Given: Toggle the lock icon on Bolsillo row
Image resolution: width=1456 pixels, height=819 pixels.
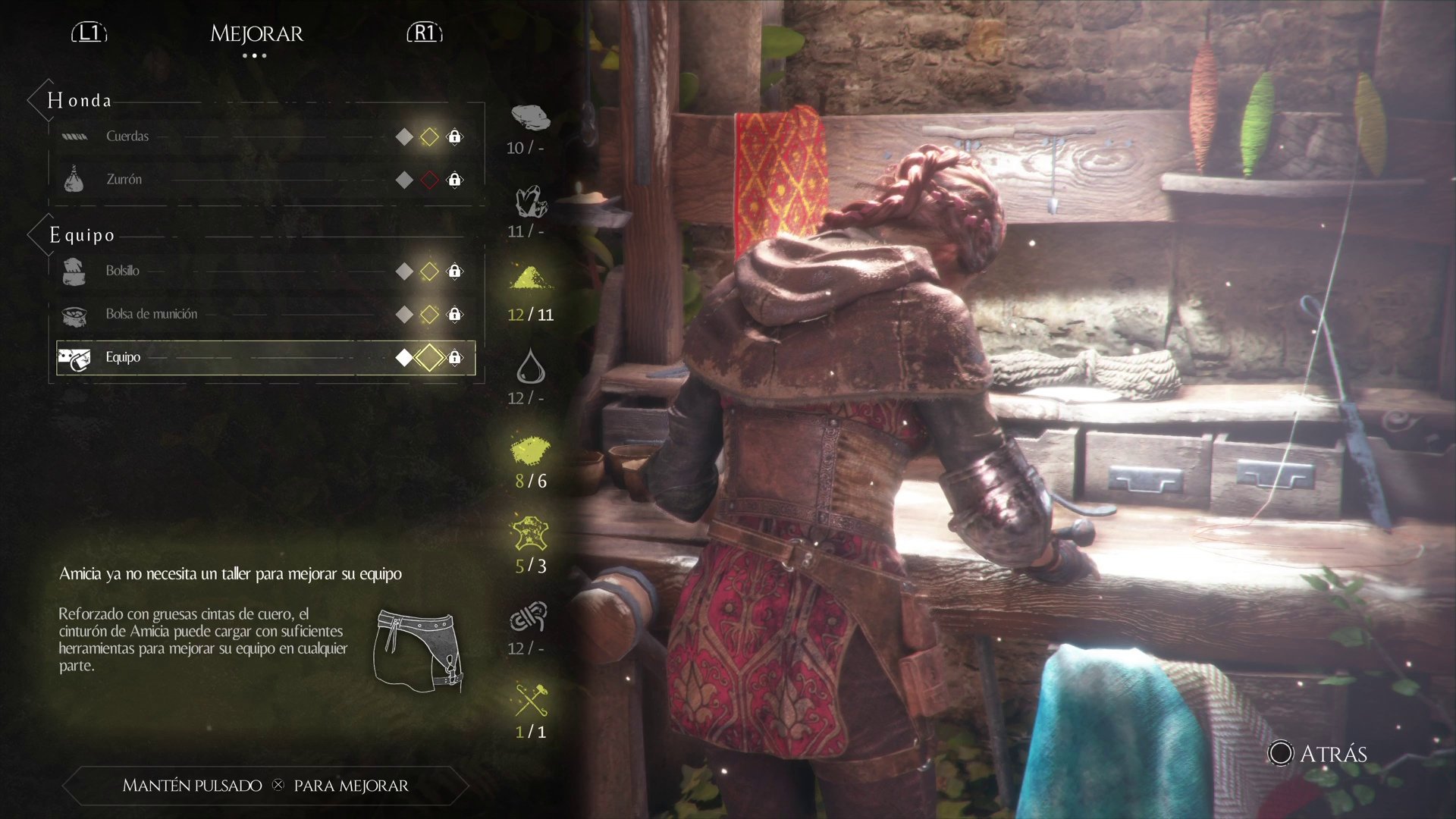Looking at the screenshot, I should (454, 271).
